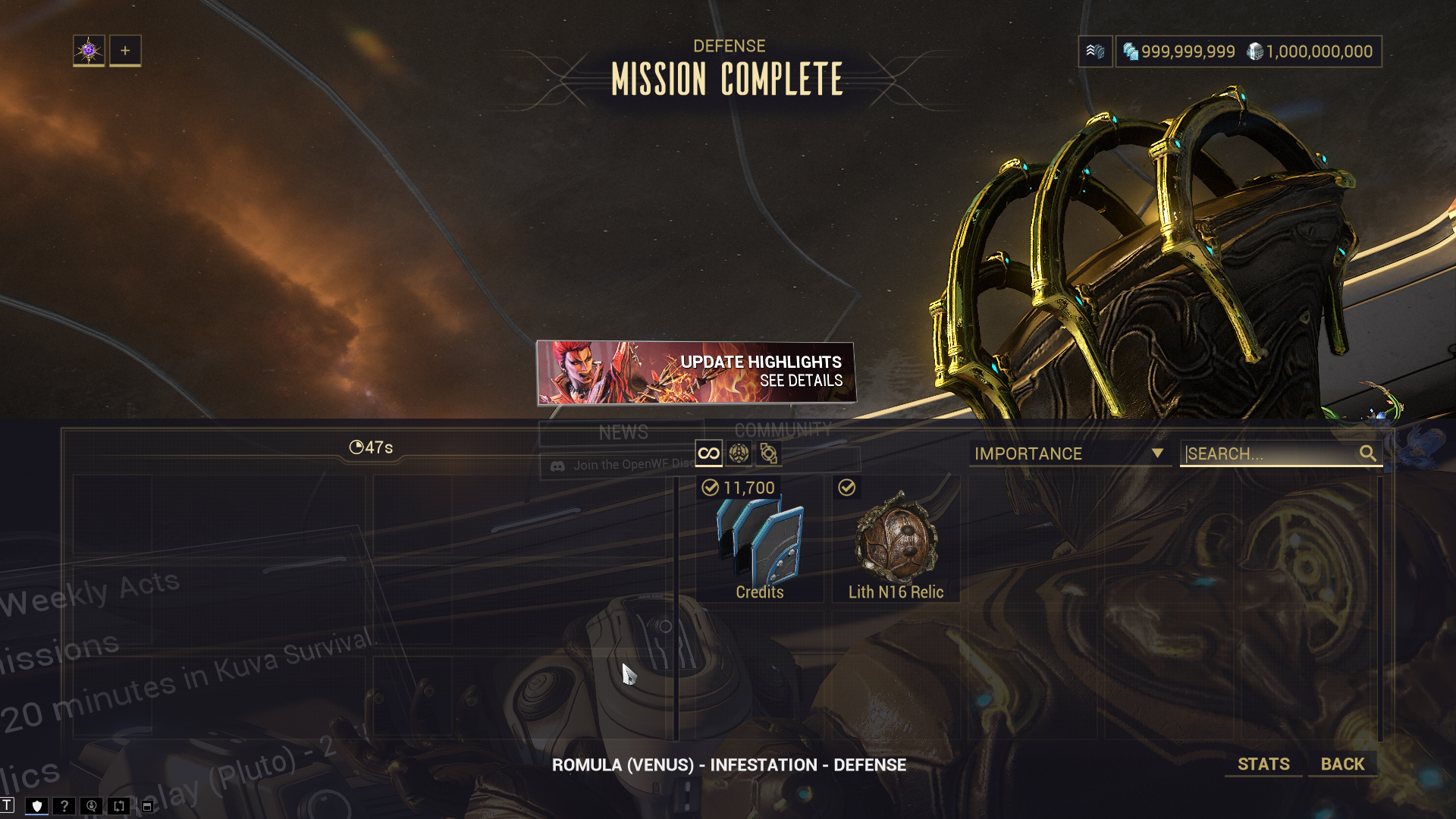Open the credit booster icon
Screen dimensions: 1456x819
[x=1095, y=52]
